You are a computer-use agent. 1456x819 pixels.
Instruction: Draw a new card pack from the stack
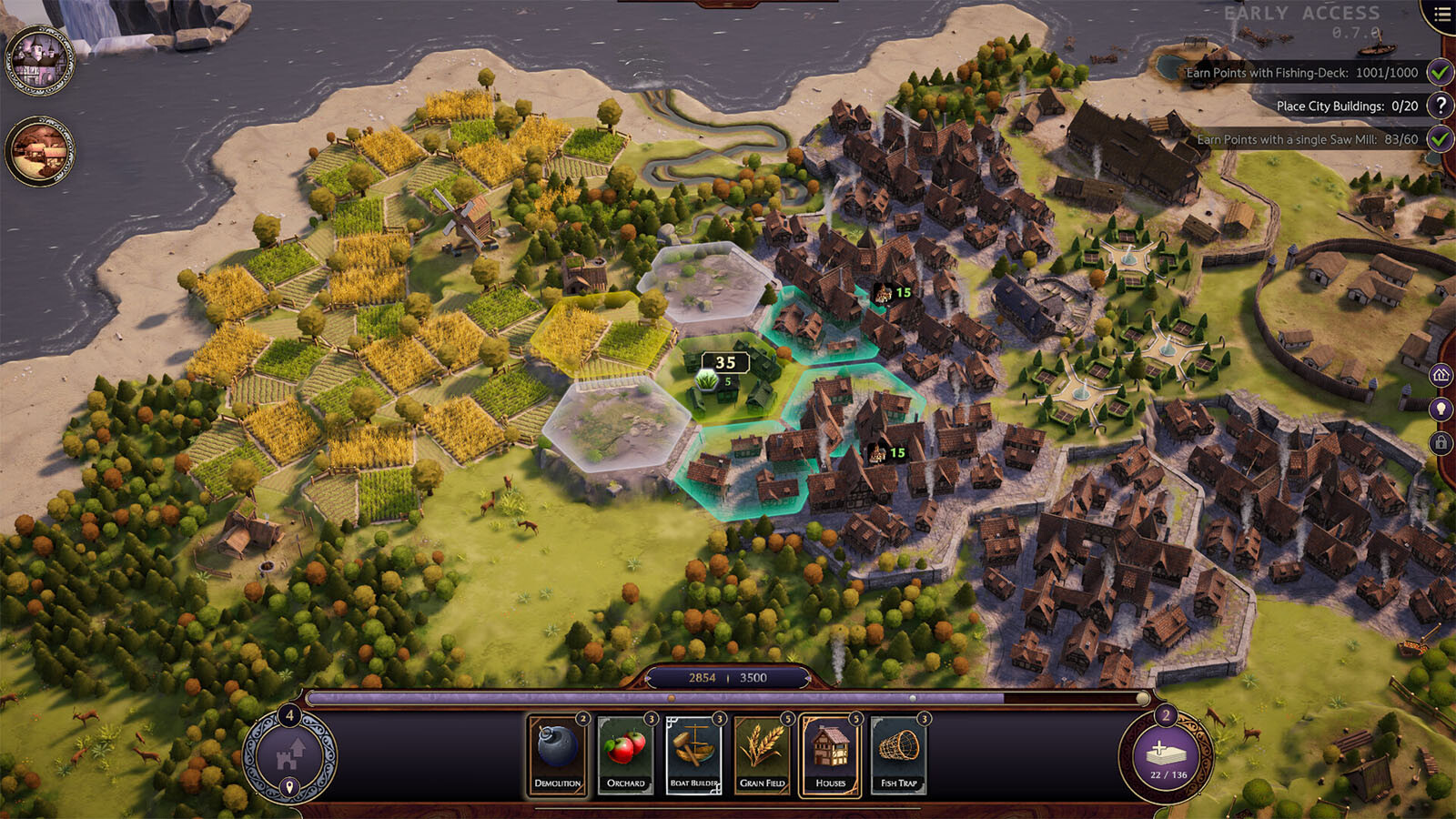1168,757
